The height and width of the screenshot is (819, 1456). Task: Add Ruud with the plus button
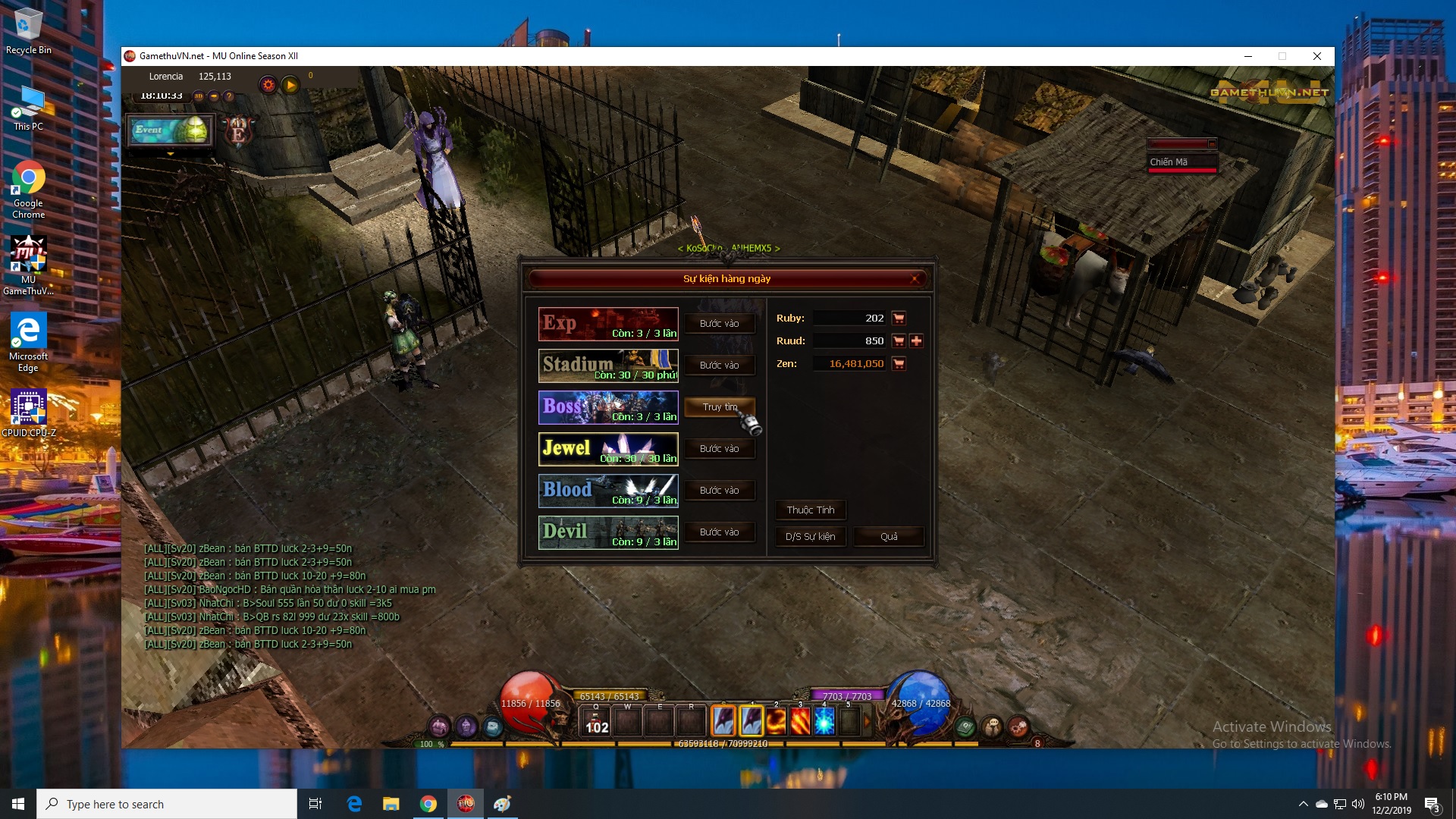tap(917, 341)
